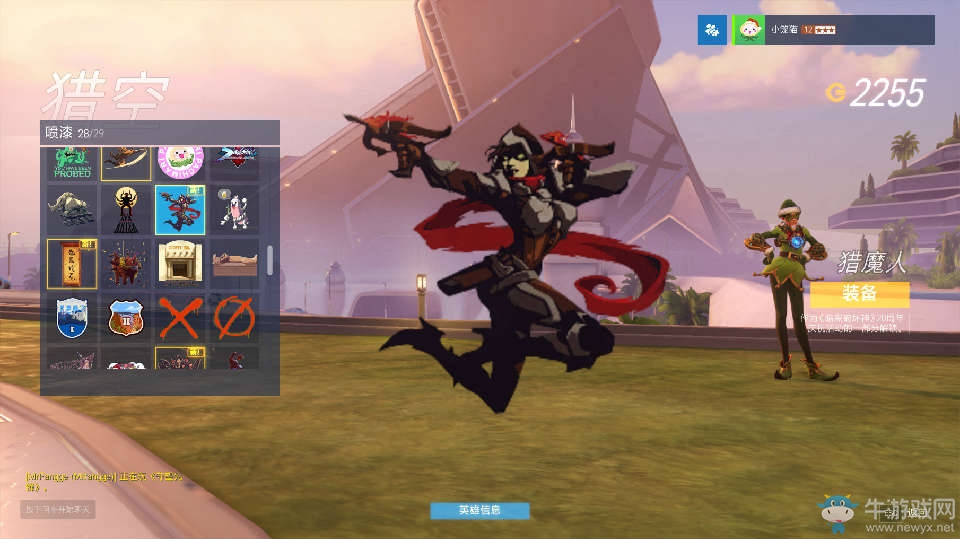The height and width of the screenshot is (539, 960).
Task: Pick the red slashed-circle spray
Action: pos(234,318)
